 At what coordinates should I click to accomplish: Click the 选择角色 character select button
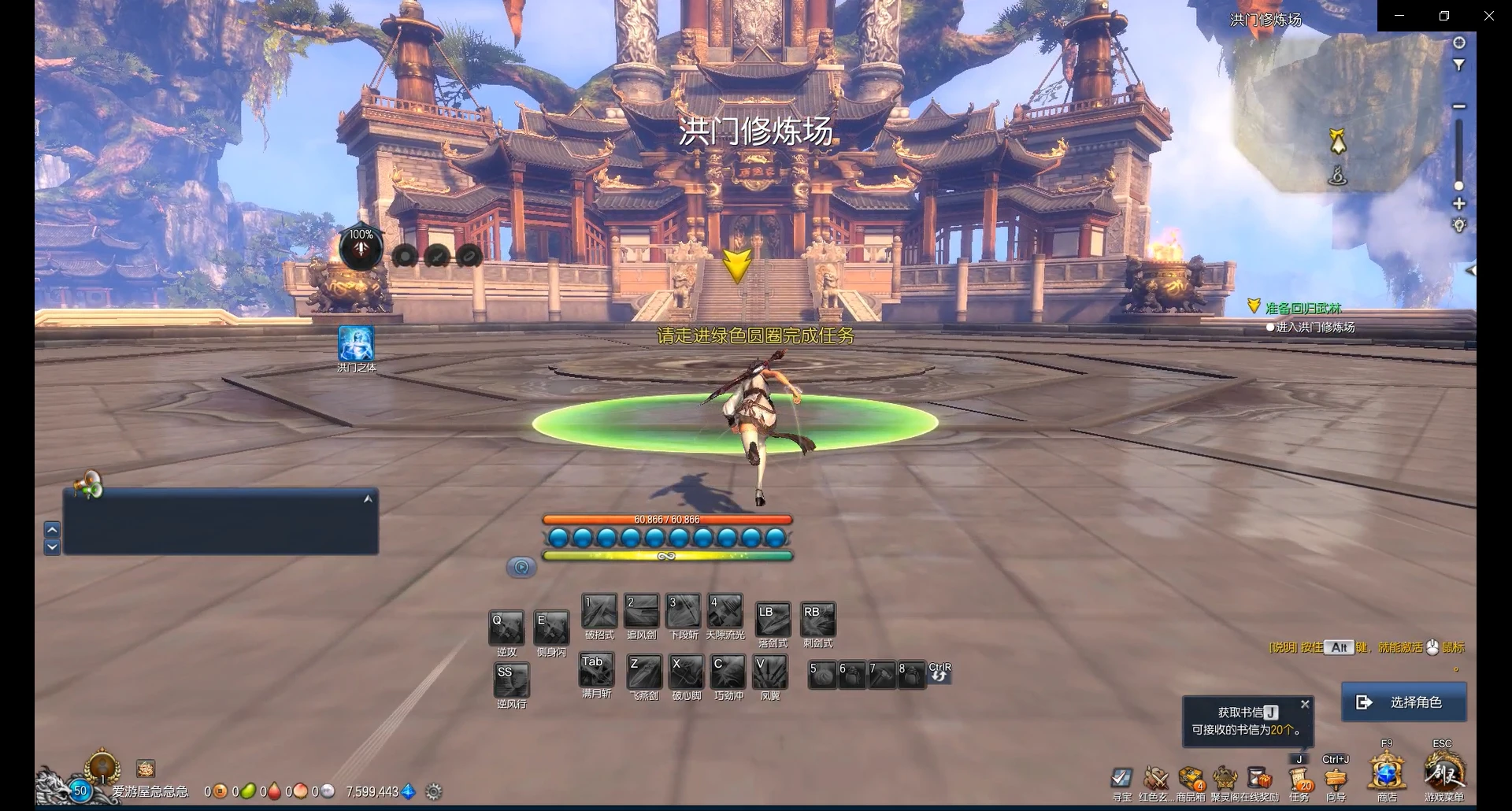point(1403,702)
